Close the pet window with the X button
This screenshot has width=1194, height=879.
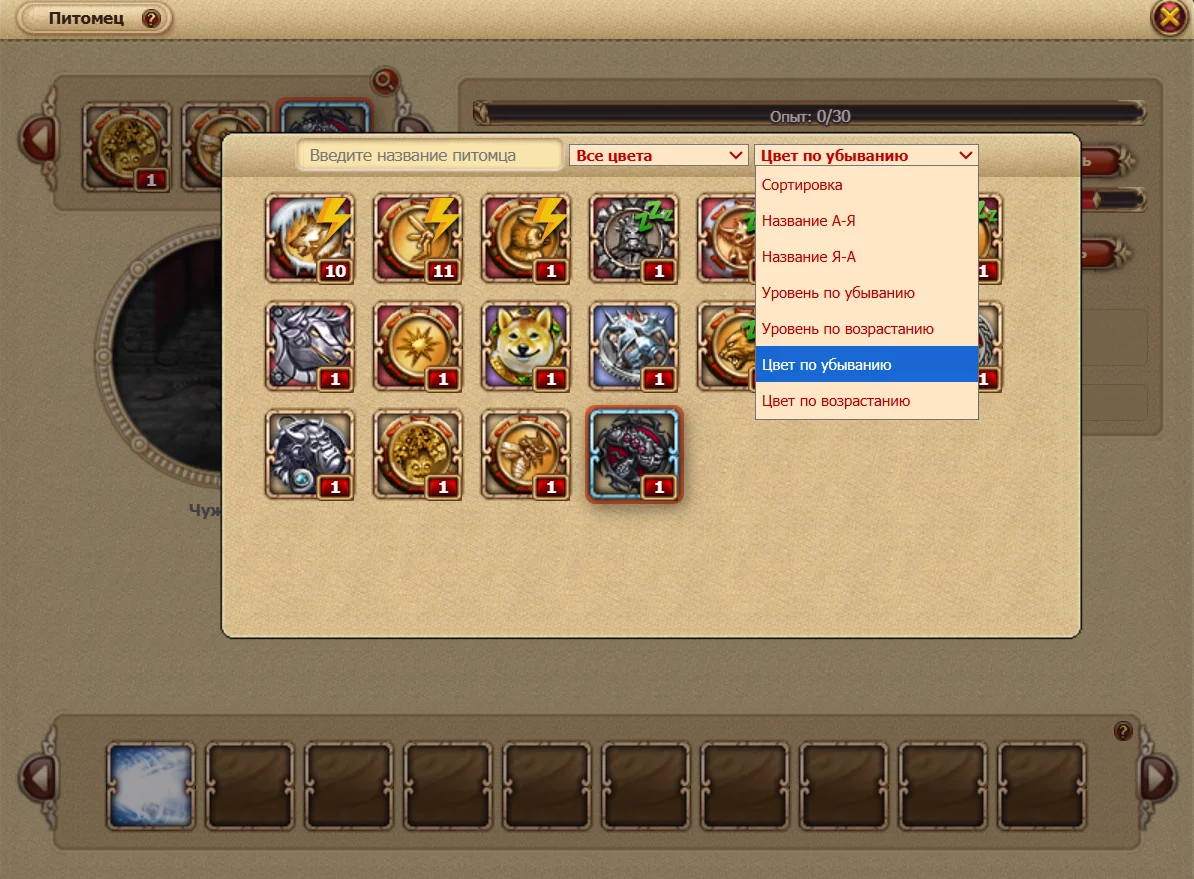(x=1169, y=18)
